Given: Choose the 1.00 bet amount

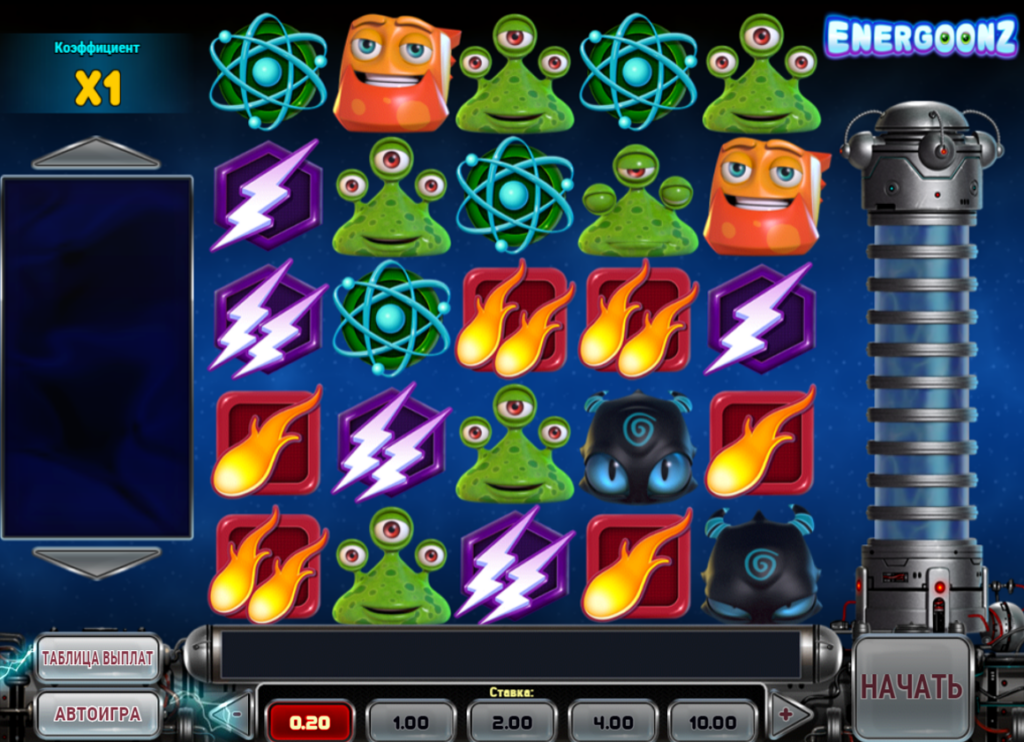Looking at the screenshot, I should 411,721.
